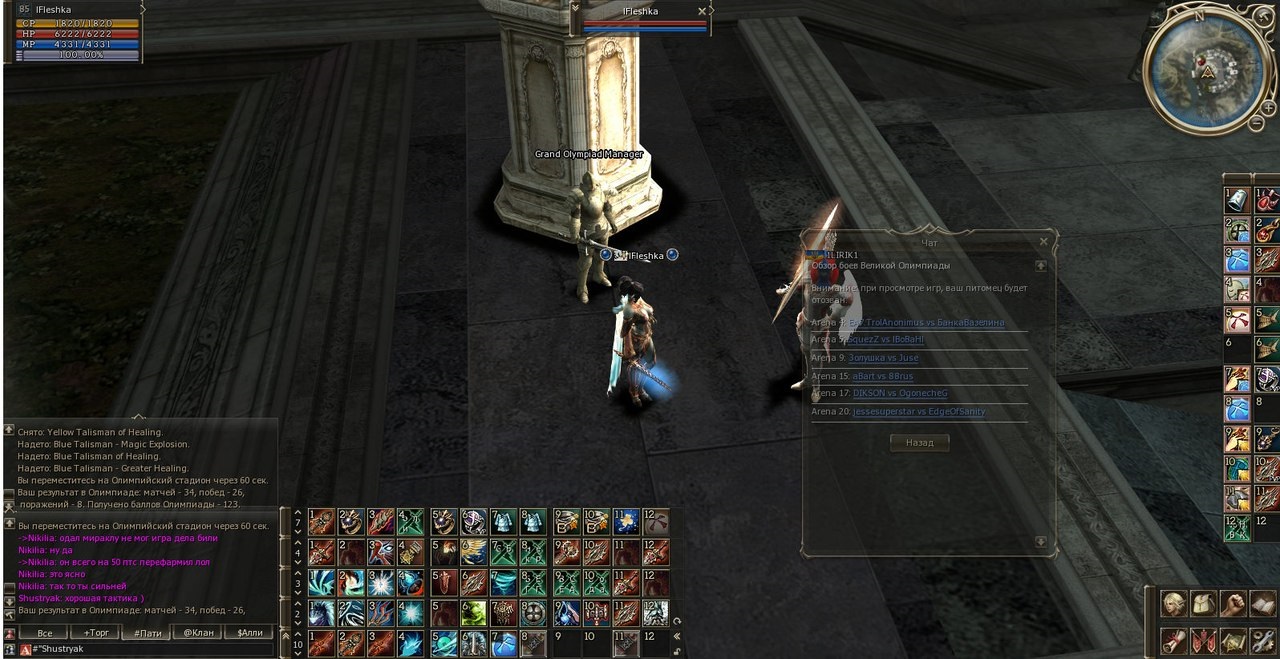Select the @Клан clan chat tab

[197, 633]
